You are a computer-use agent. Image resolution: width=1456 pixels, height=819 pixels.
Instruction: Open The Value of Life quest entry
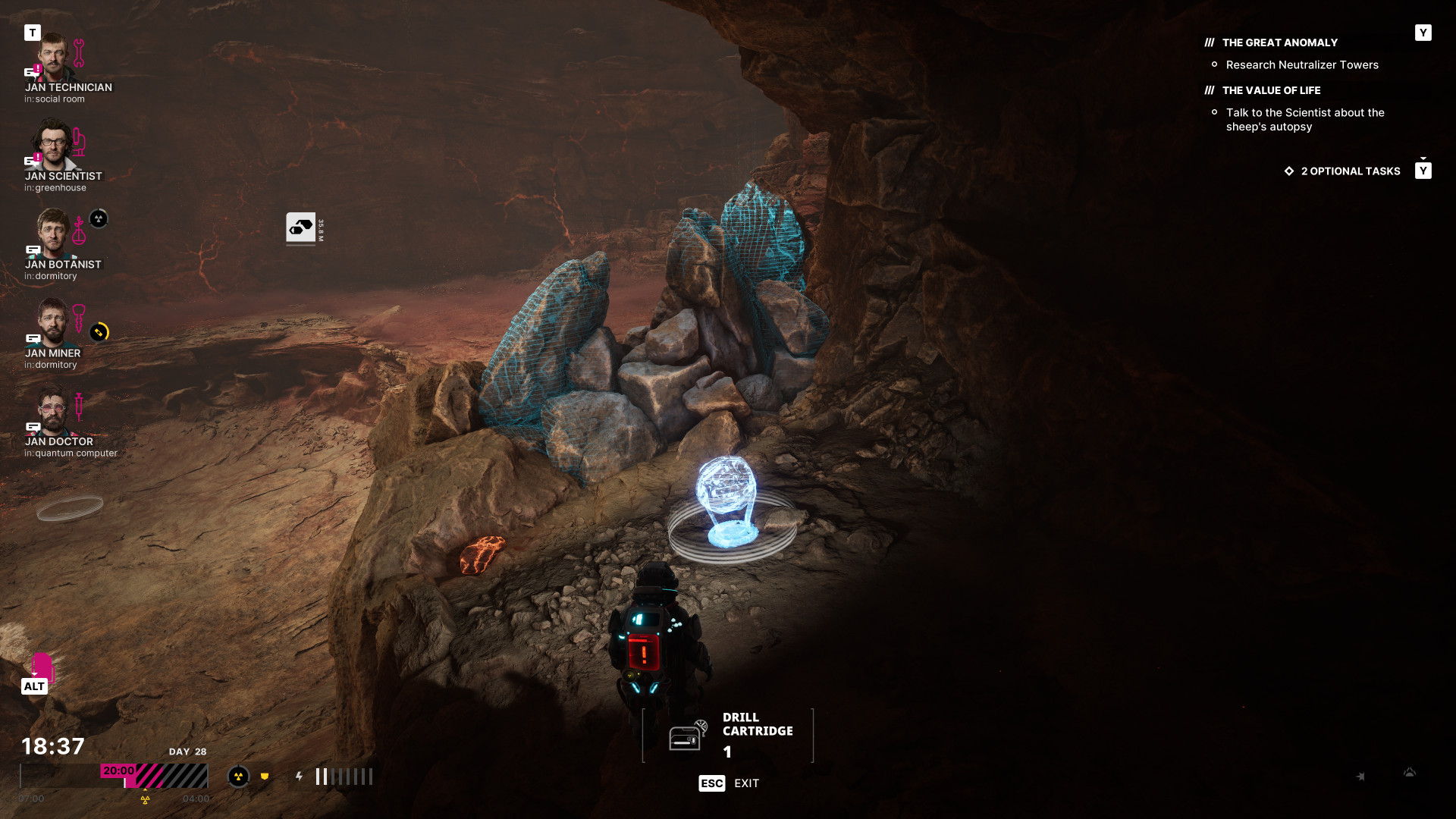(x=1271, y=90)
